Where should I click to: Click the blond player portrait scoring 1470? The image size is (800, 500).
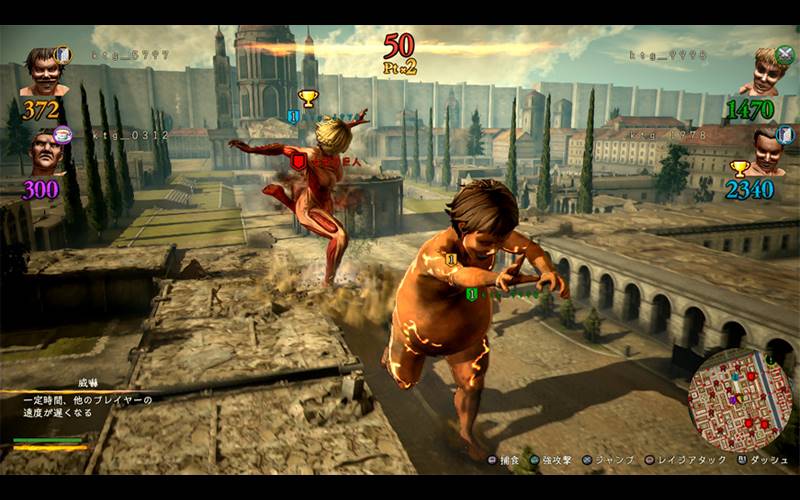point(763,71)
